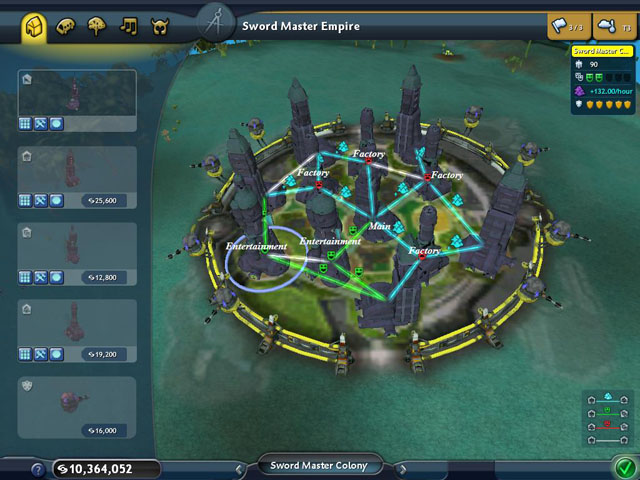This screenshot has height=480, width=640.
Task: Switch to the land vehicles tab
Action: tap(66, 27)
